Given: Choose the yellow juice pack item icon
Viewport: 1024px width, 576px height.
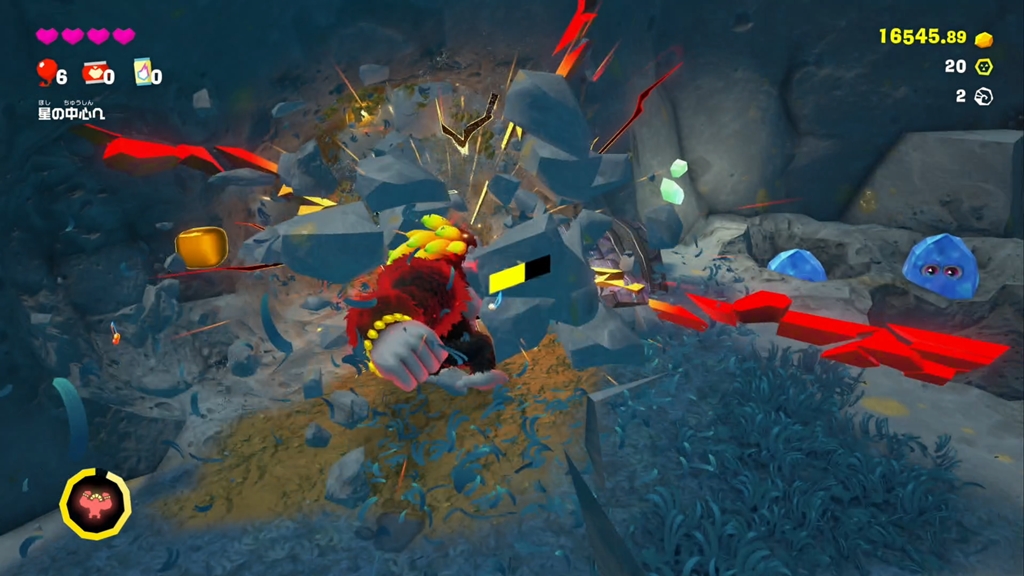Looking at the screenshot, I should click(141, 72).
